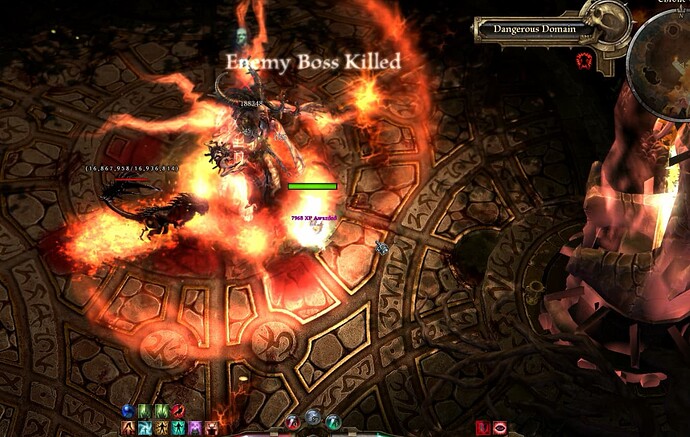
Task: Activate the golden figure skill icon
Action: click(x=160, y=428)
